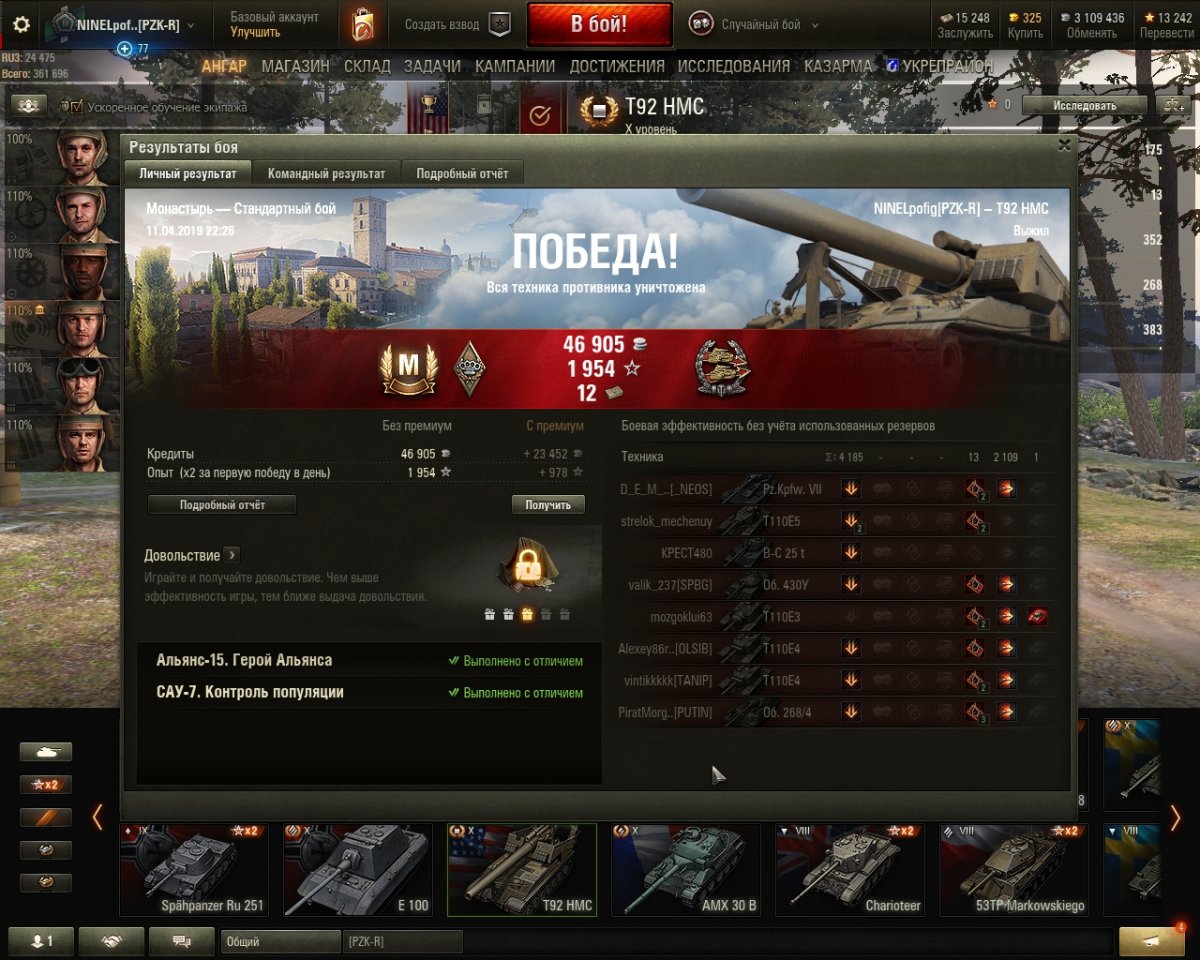
Task: Click the "Исследовать" research button
Action: click(x=1084, y=105)
